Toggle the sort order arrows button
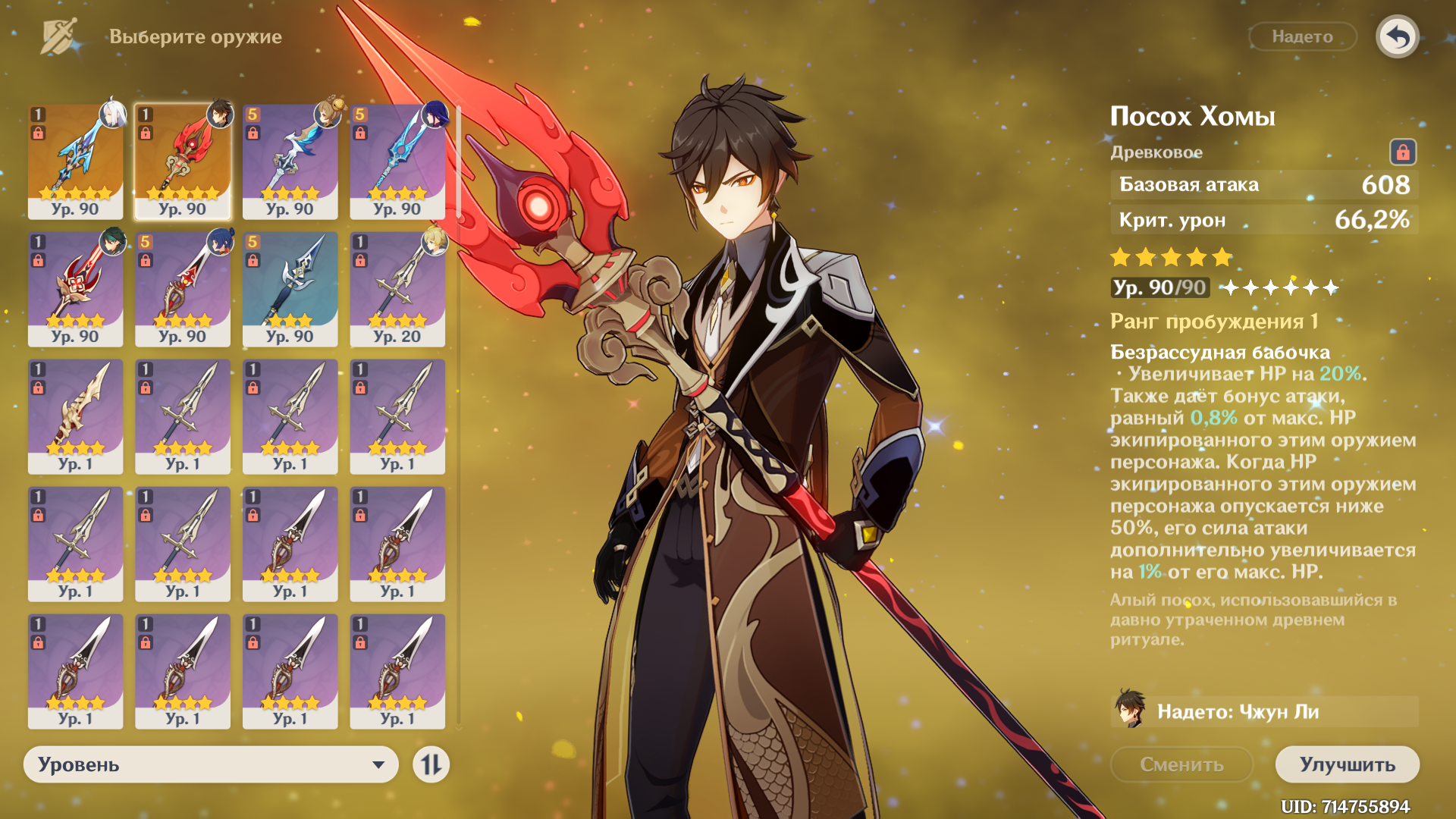This screenshot has width=1456, height=819. pos(431,764)
